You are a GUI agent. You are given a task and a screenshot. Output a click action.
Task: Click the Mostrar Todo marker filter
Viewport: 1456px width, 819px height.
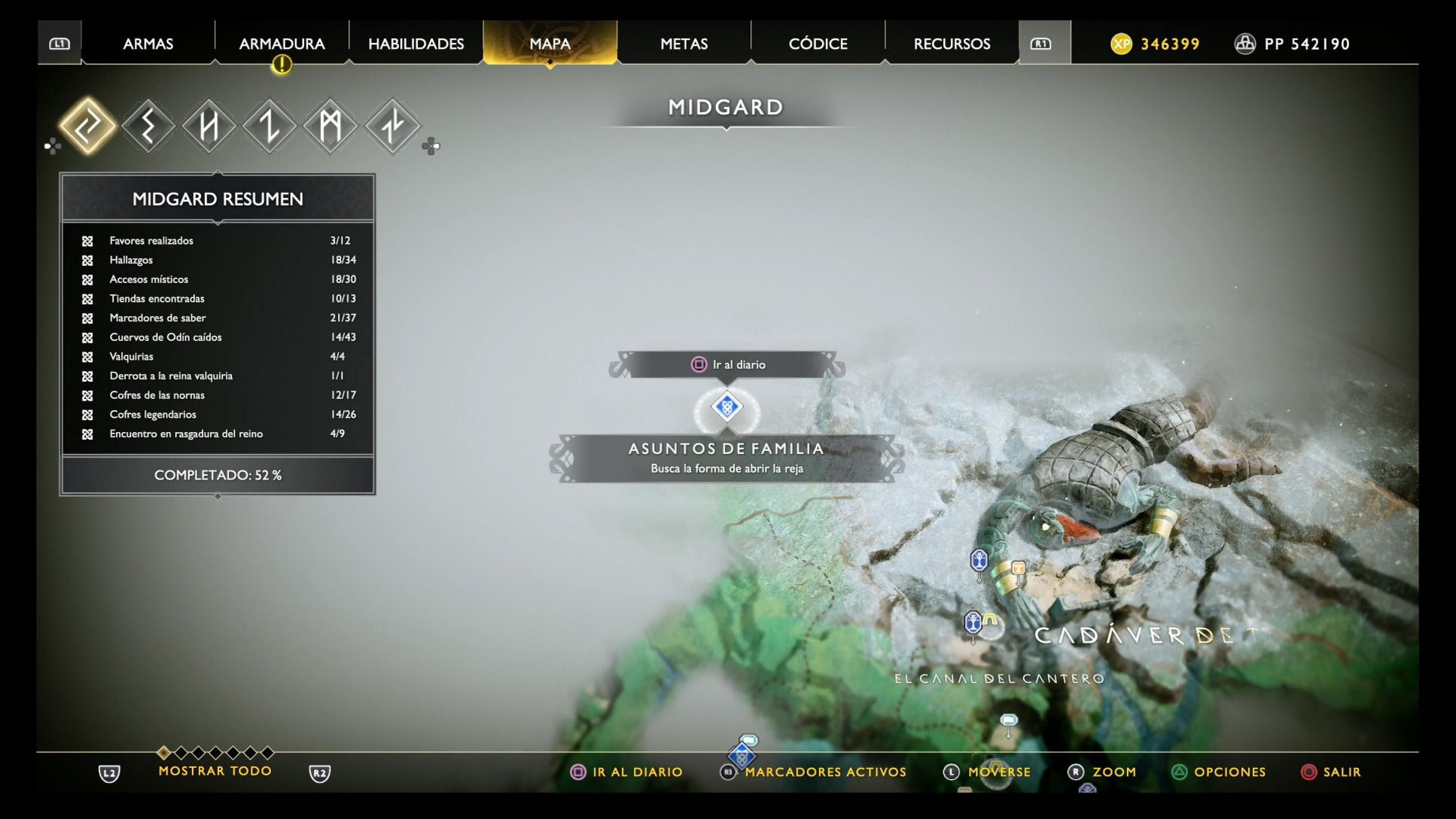tap(215, 771)
